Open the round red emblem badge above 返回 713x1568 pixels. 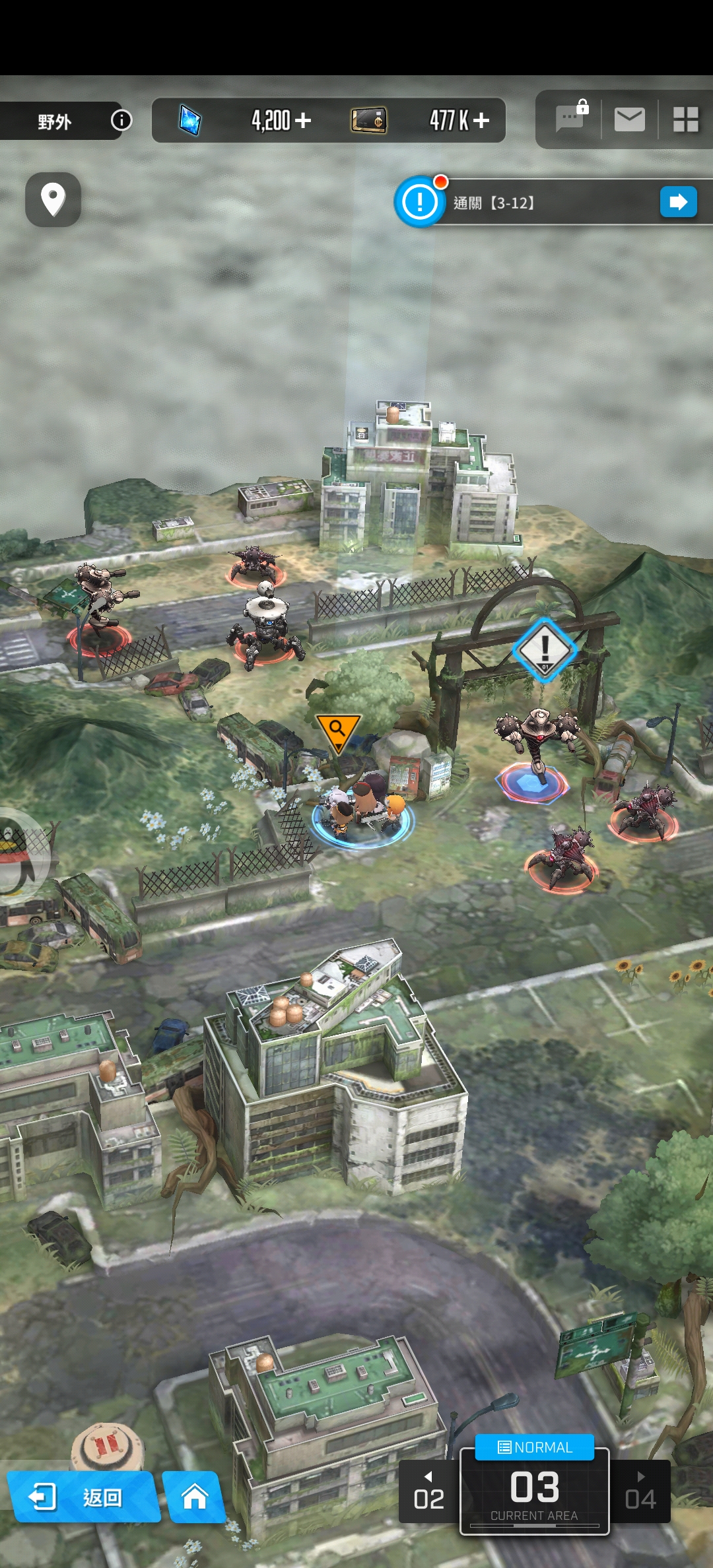click(x=108, y=1445)
